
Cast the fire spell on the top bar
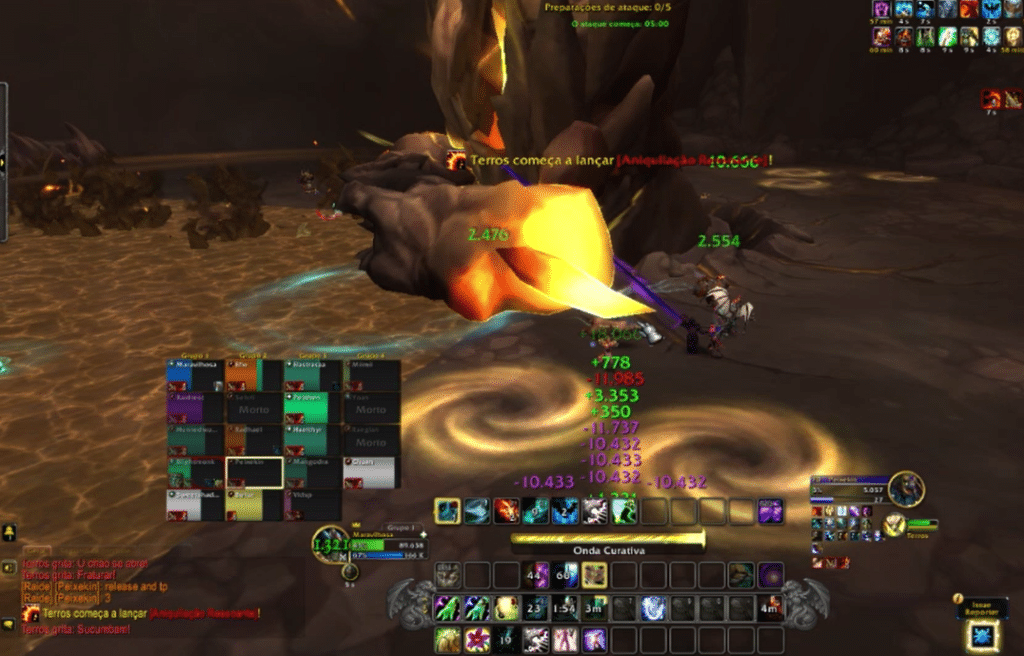click(x=506, y=512)
